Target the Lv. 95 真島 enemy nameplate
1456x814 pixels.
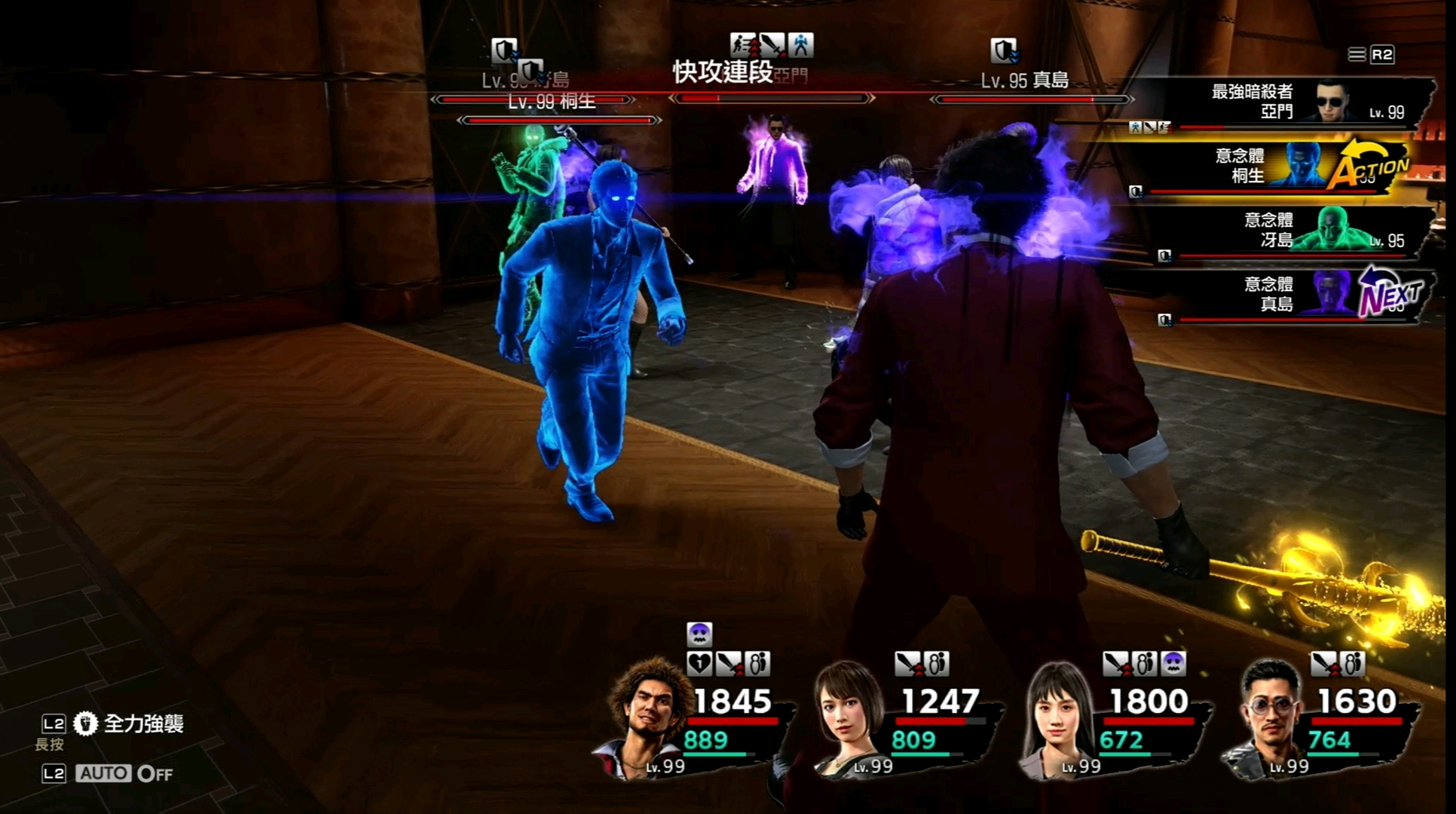pyautogui.click(x=1025, y=81)
